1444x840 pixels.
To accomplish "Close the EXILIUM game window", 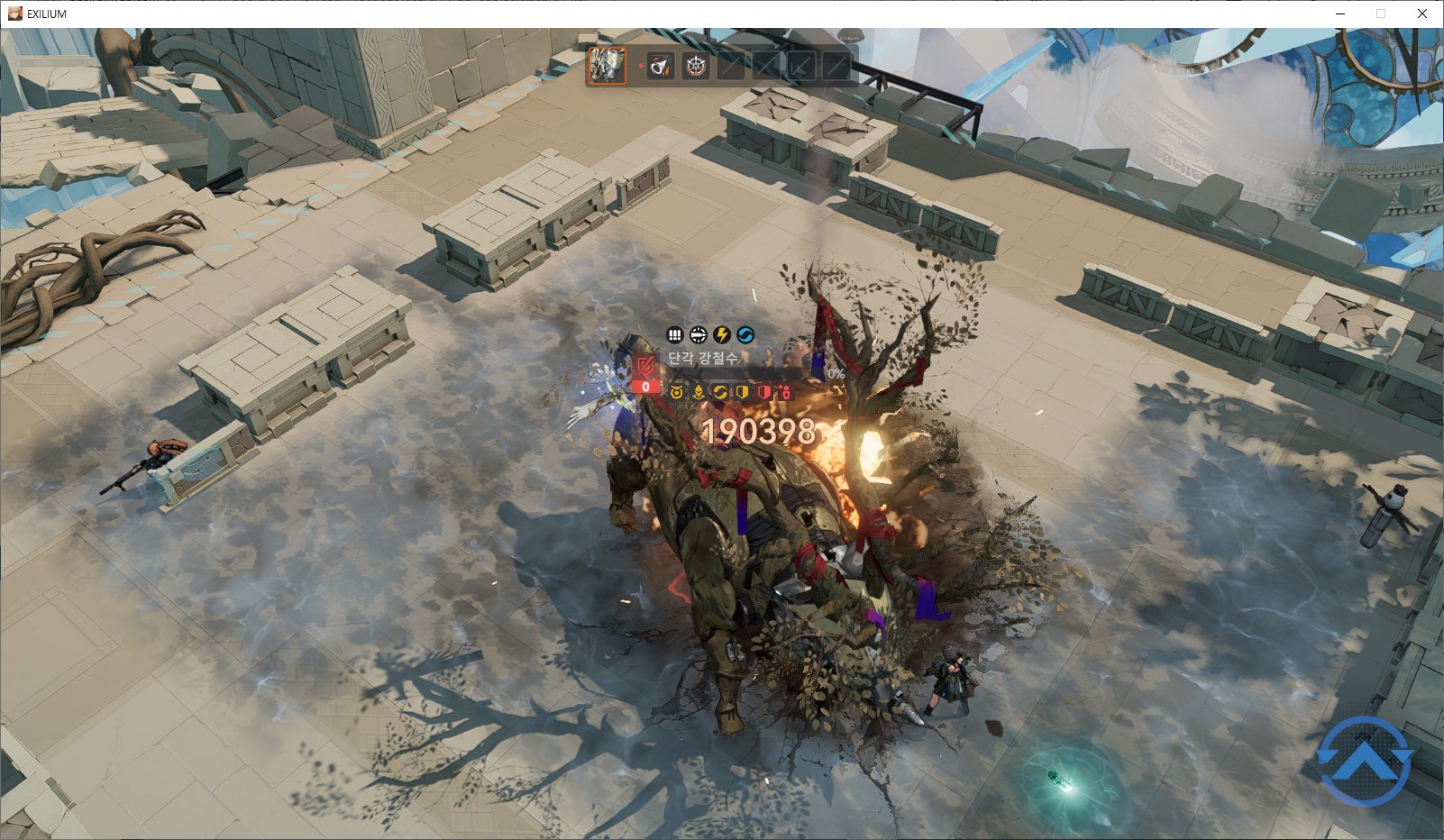I will (1422, 14).
